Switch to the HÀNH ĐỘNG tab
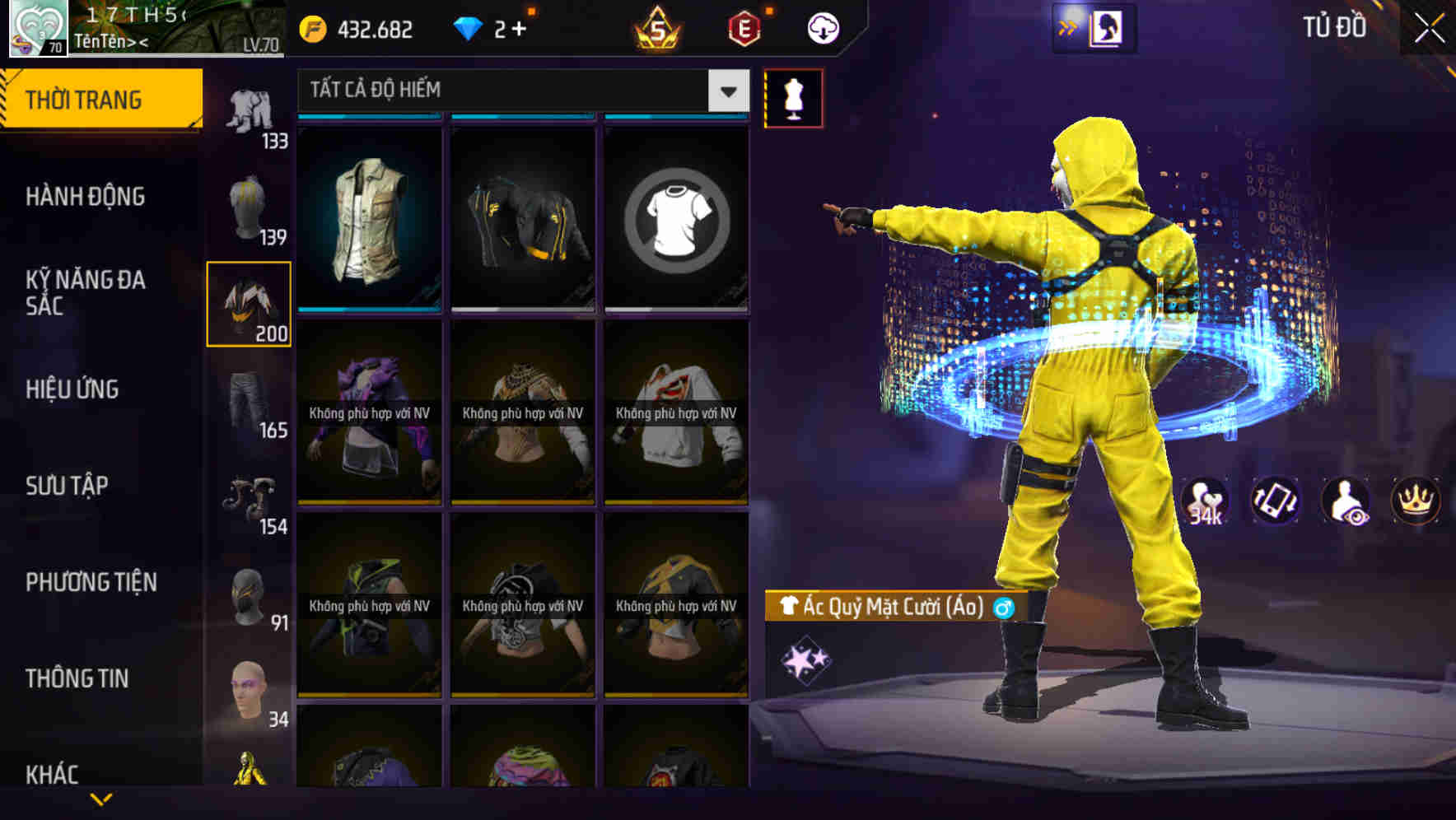The height and width of the screenshot is (820, 1456). 88,196
